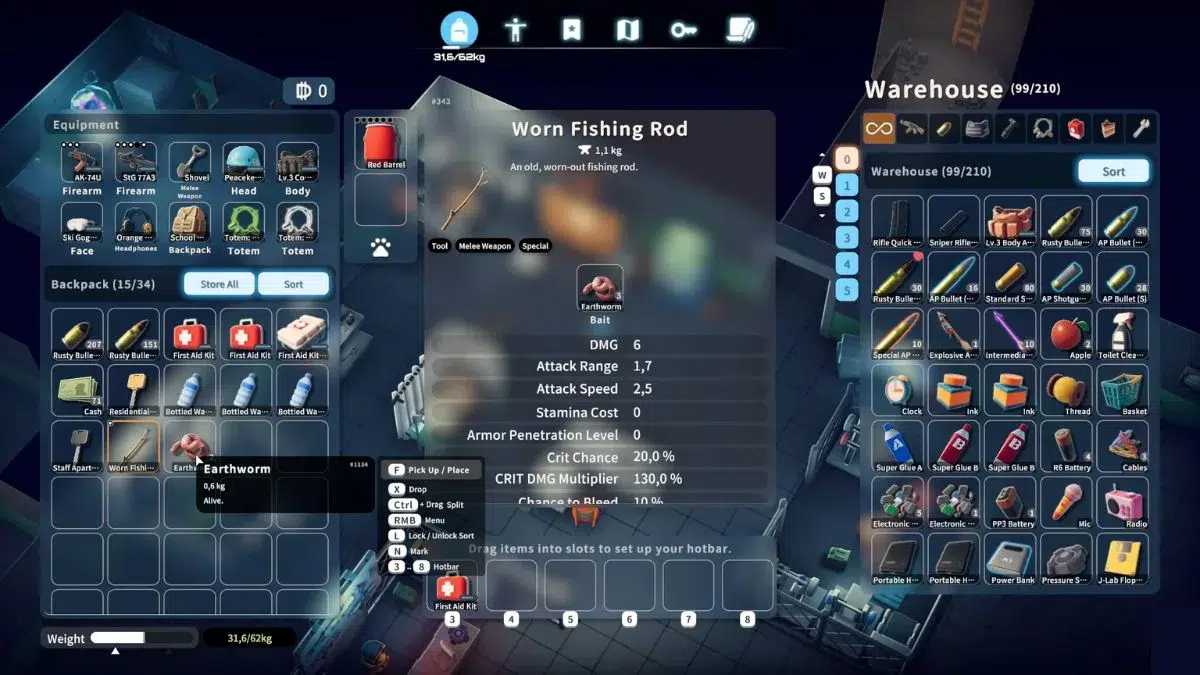This screenshot has width=1200, height=675.
Task: Select the Red Barrel slot
Action: [380, 144]
